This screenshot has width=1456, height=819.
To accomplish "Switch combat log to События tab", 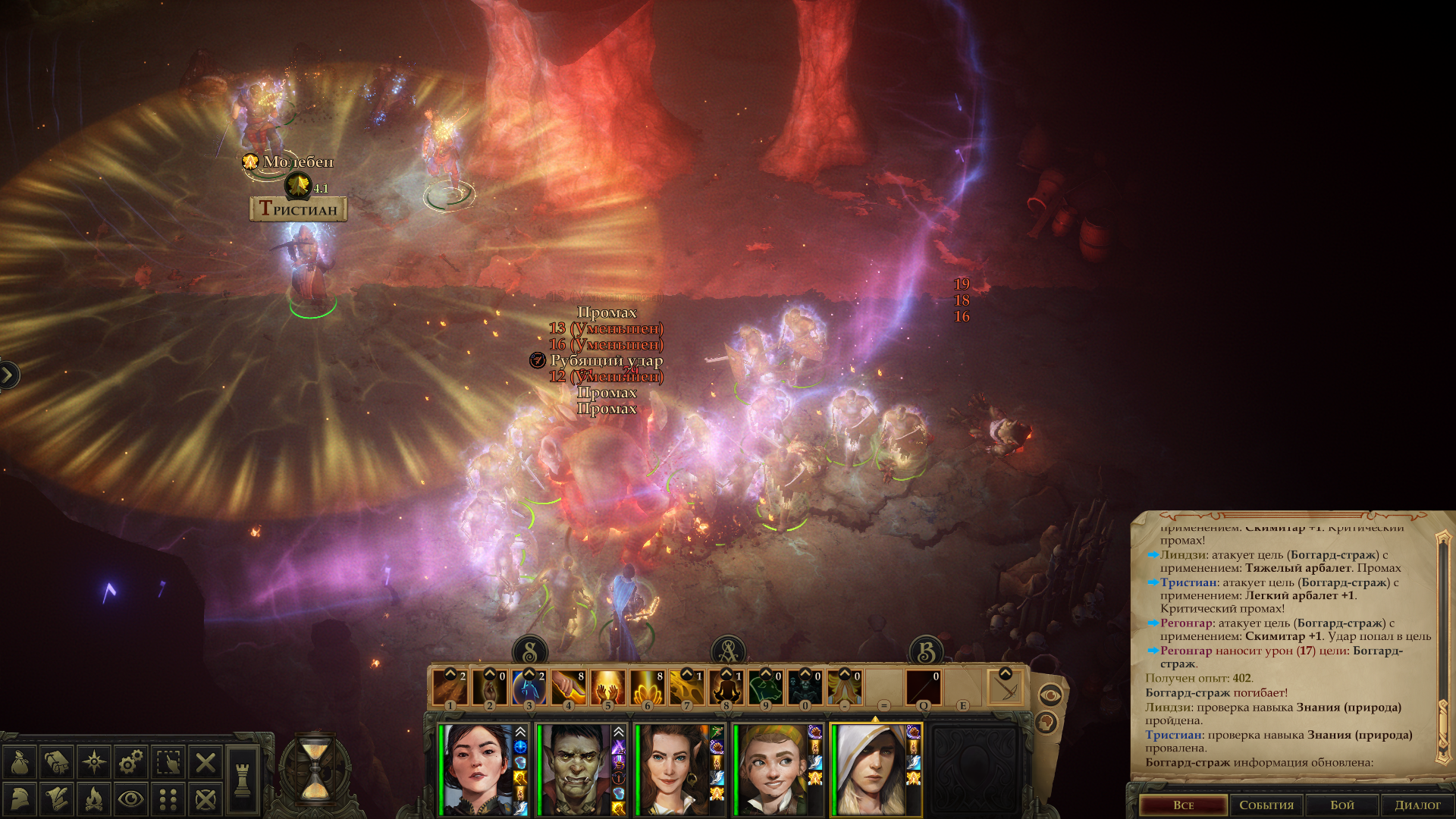I will coord(1266,805).
